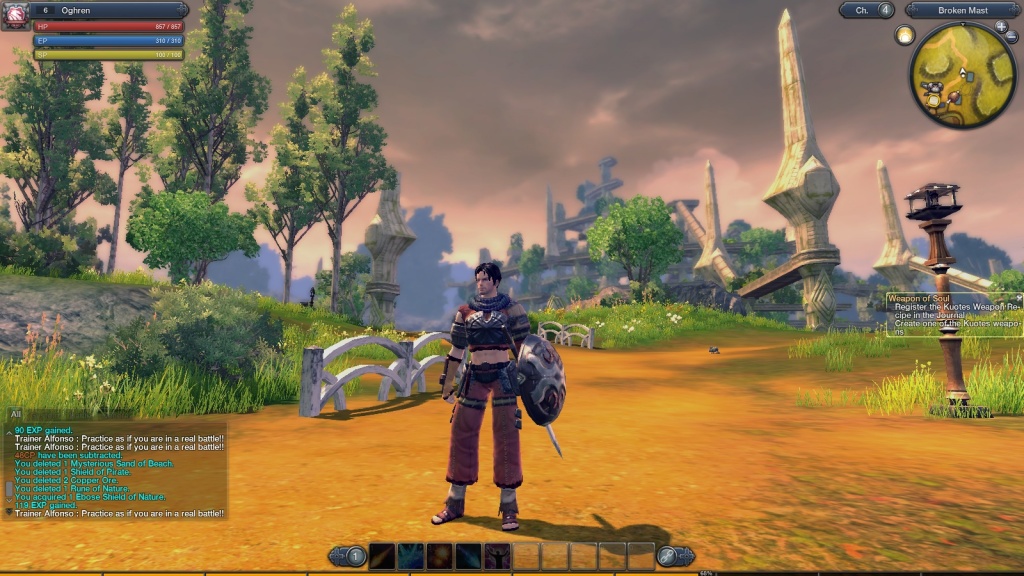Switch hotbar page with number 1 button
The height and width of the screenshot is (576, 1024).
click(x=351, y=556)
